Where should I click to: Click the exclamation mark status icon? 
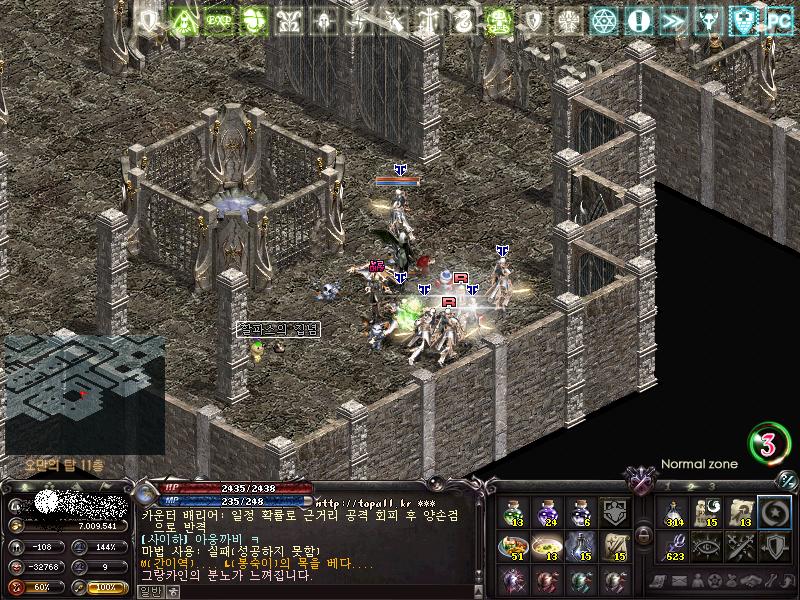pyautogui.click(x=638, y=20)
